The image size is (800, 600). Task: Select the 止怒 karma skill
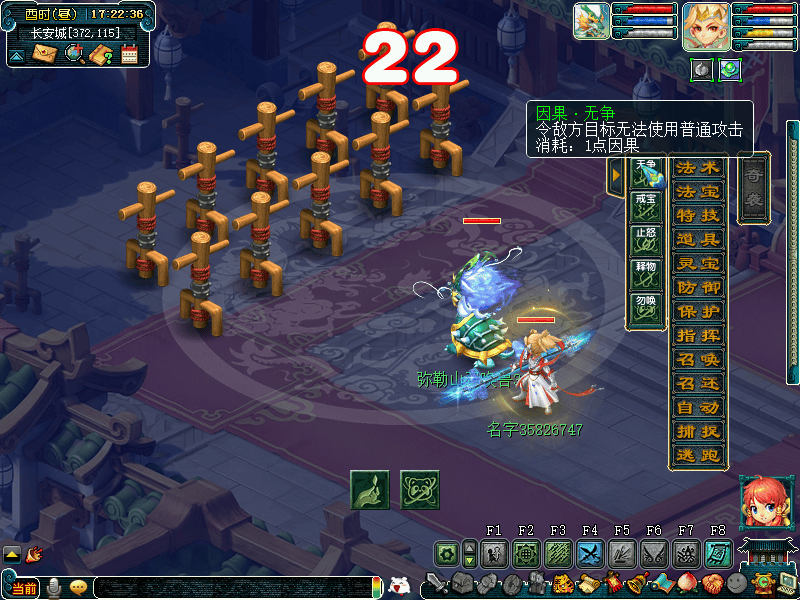point(646,241)
